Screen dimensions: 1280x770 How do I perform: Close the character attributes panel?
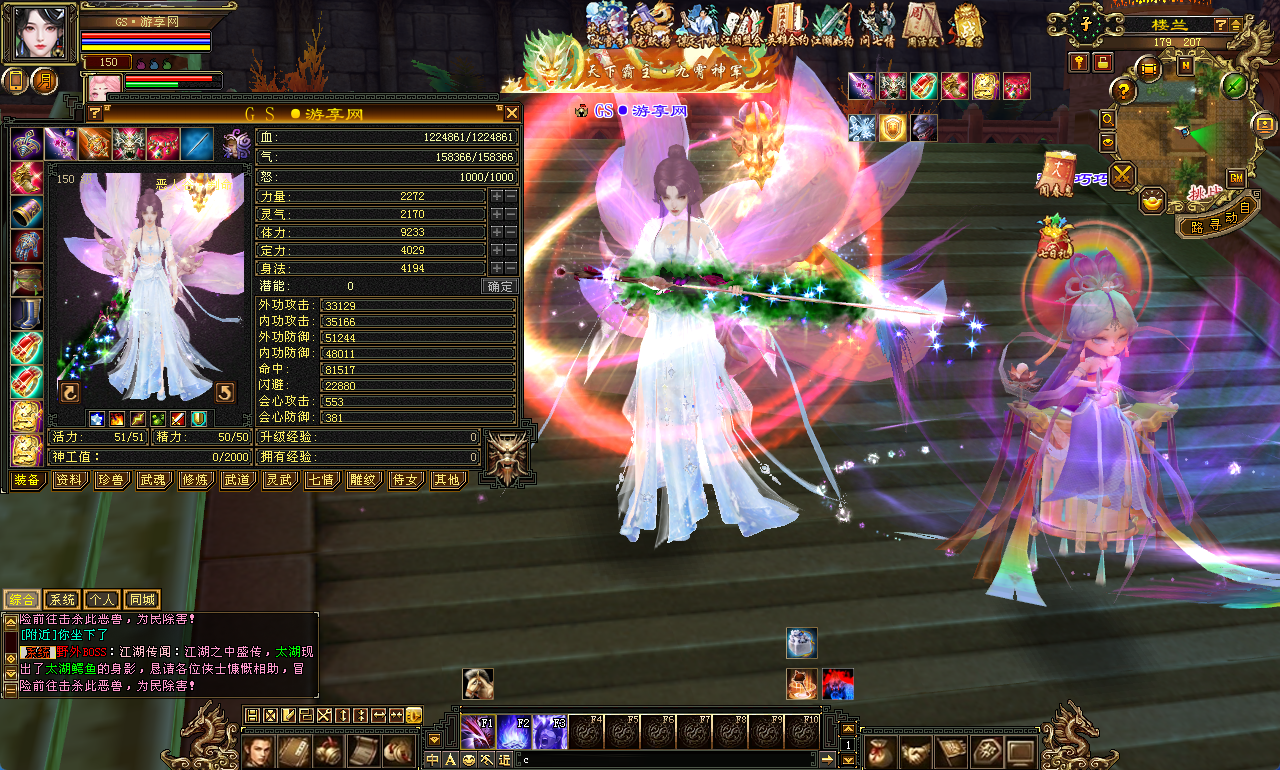click(x=512, y=113)
